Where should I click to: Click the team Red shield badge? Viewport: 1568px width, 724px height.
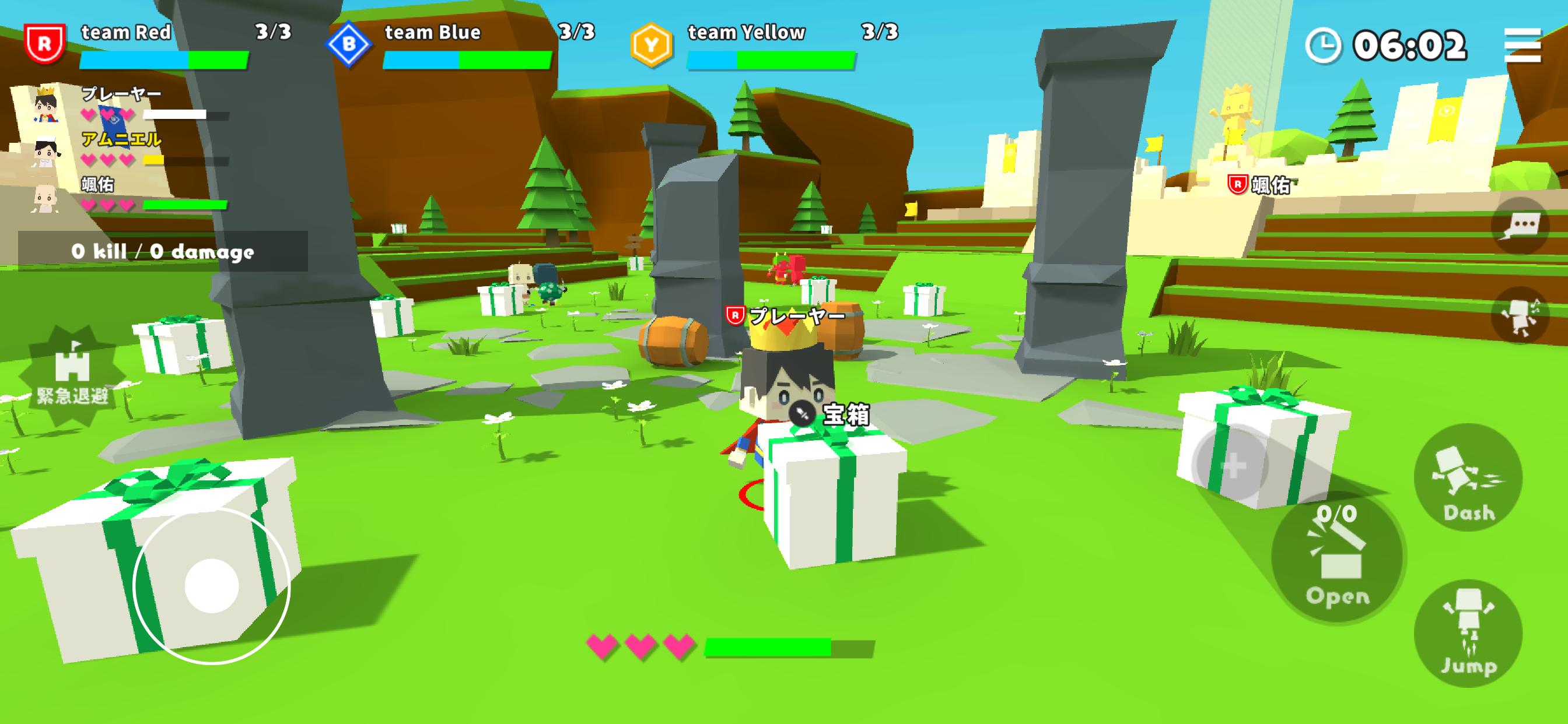point(44,44)
